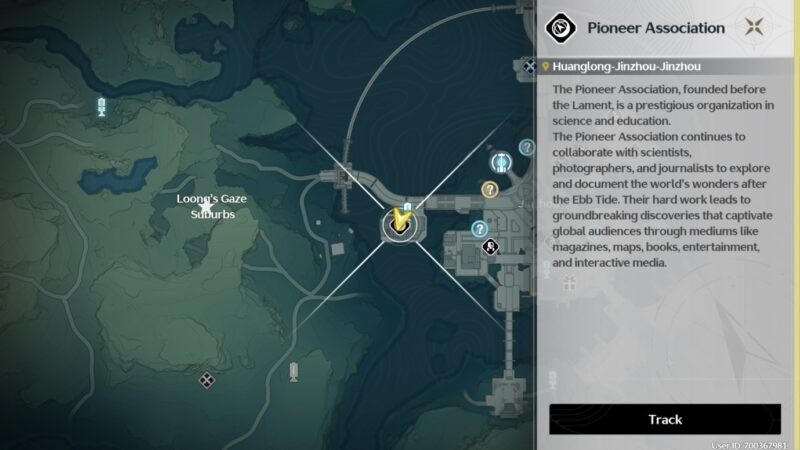Screen dimensions: 800x450
Task: Click the Pioneer Association emblem in the panel header
Action: (563, 28)
